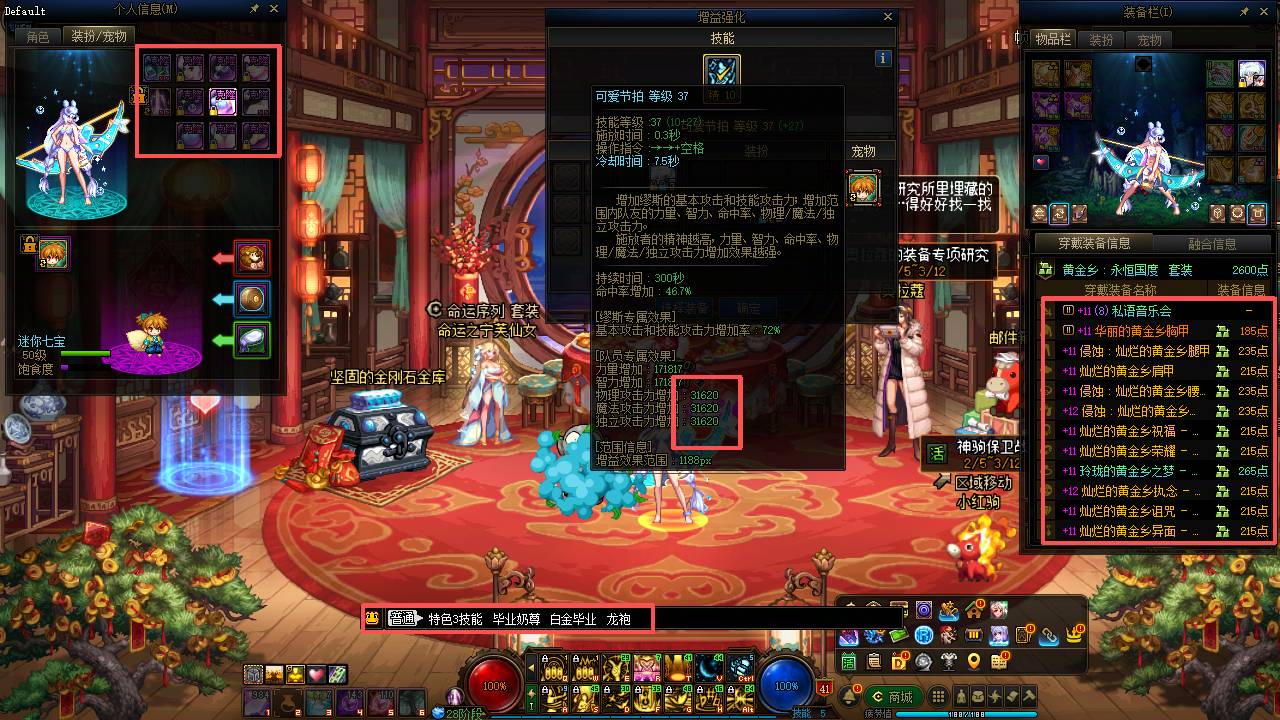Pin the 个人信息 window with the pushpin
This screenshot has width=1280, height=720.
pos(254,9)
